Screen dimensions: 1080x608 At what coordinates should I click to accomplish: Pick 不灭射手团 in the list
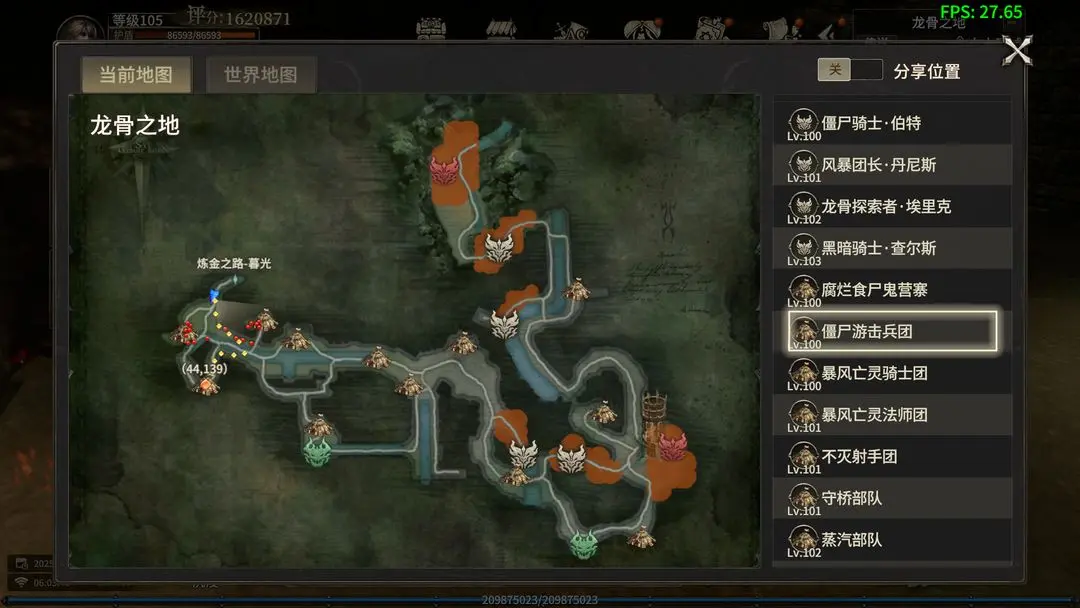(892, 457)
